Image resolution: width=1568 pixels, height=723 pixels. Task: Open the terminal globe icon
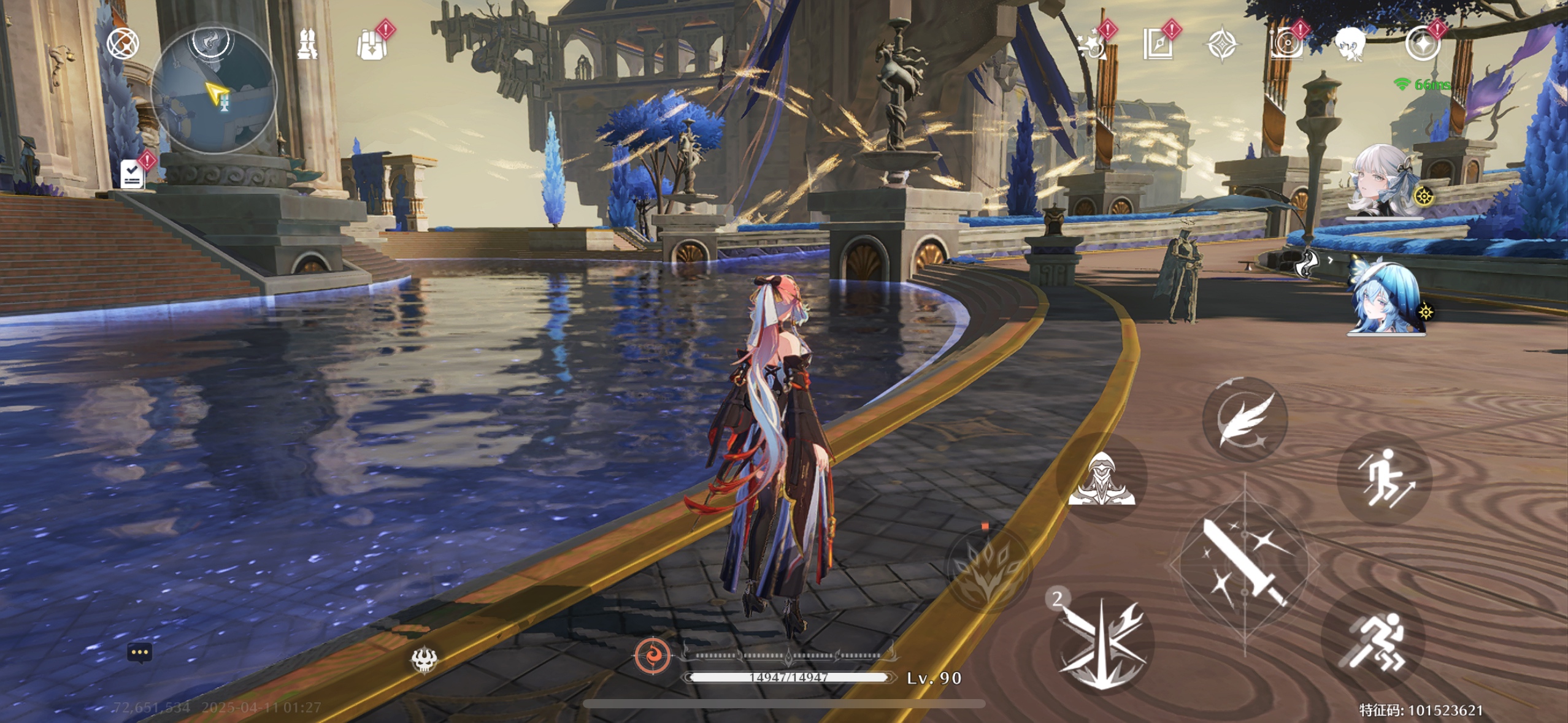click(x=123, y=44)
